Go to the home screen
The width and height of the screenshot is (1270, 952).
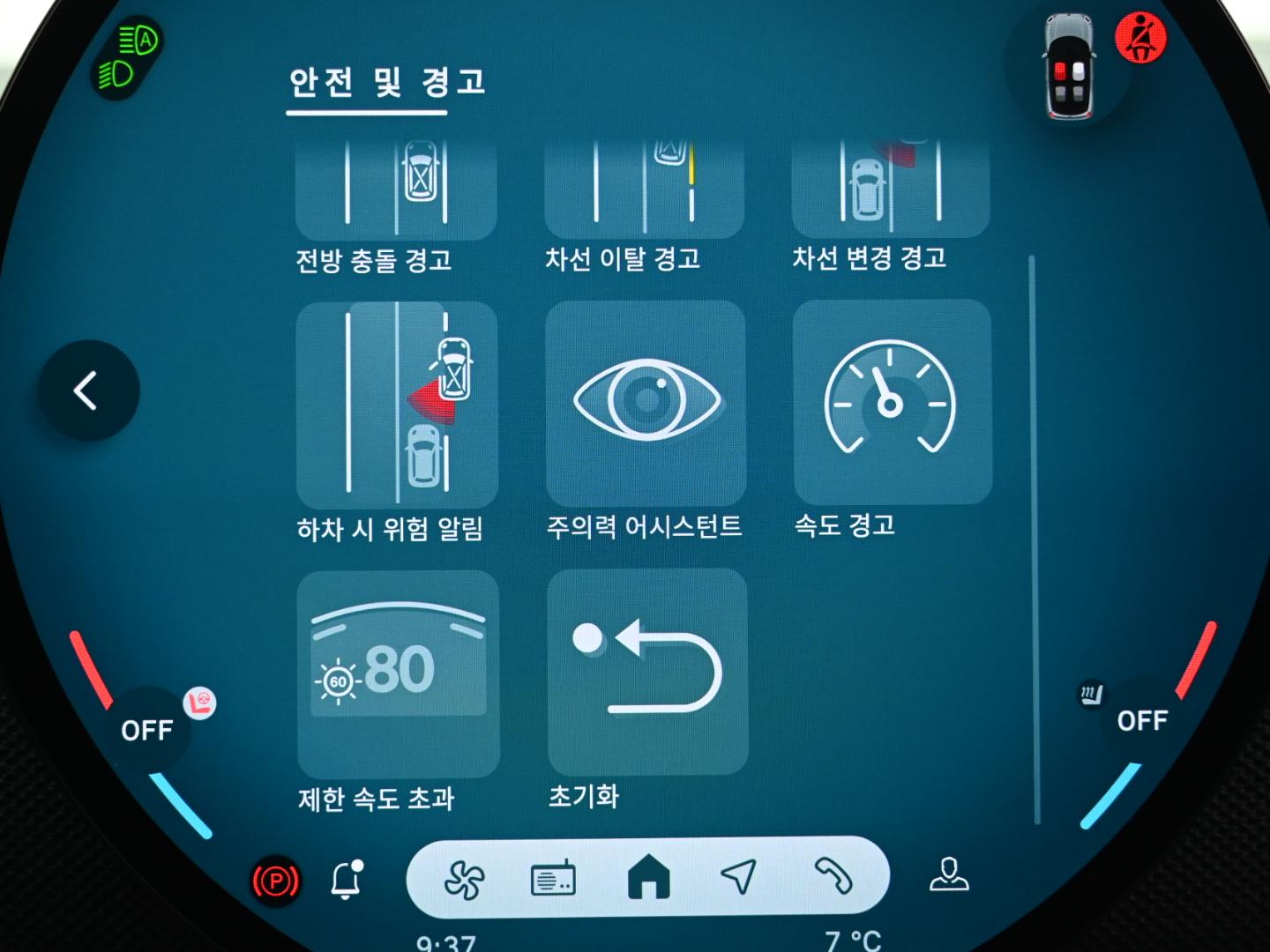tap(648, 877)
